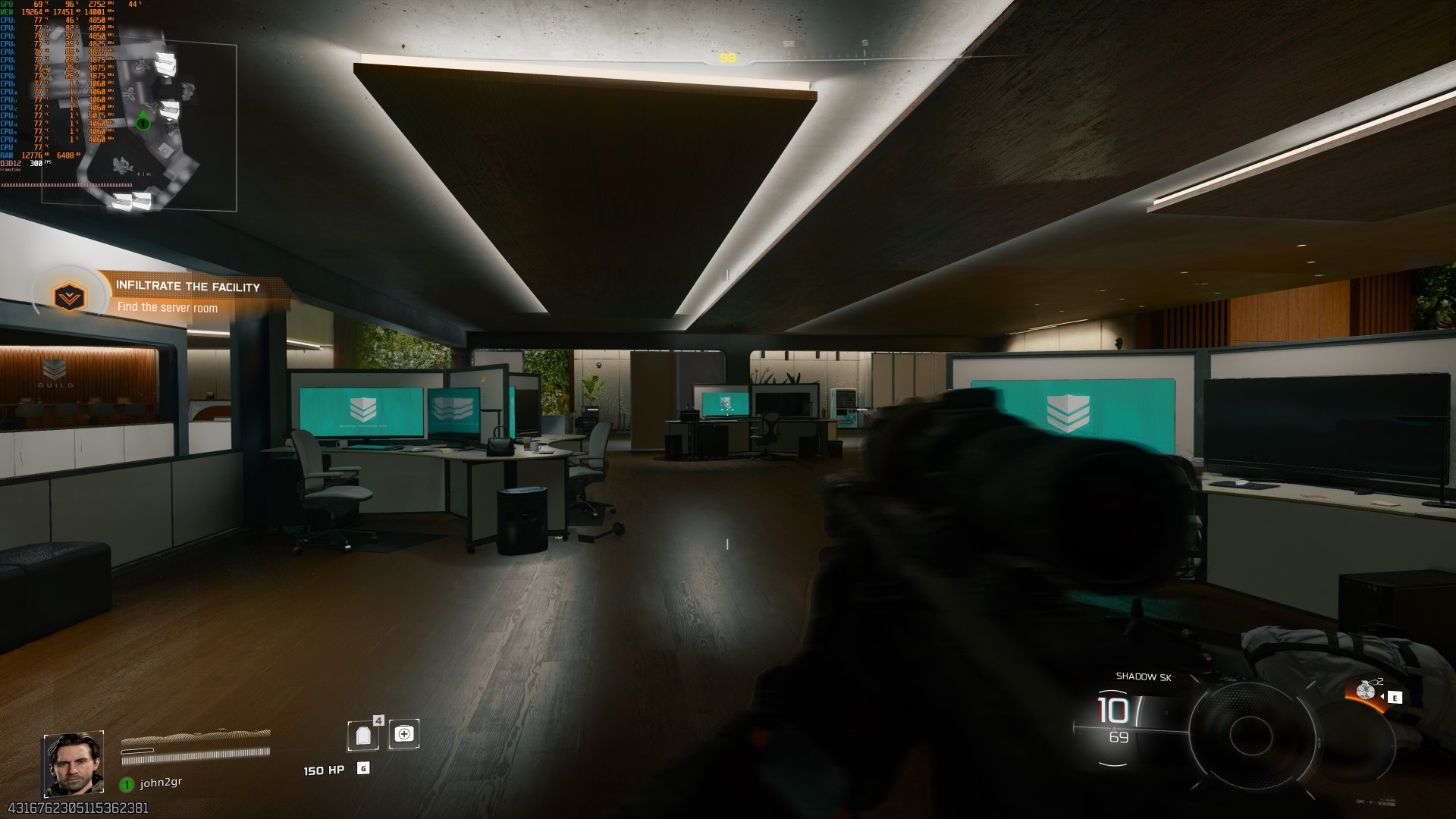Expand the INFILTRATE THE FACILITY objective banner
The width and height of the screenshot is (1456, 819).
coord(188,287)
